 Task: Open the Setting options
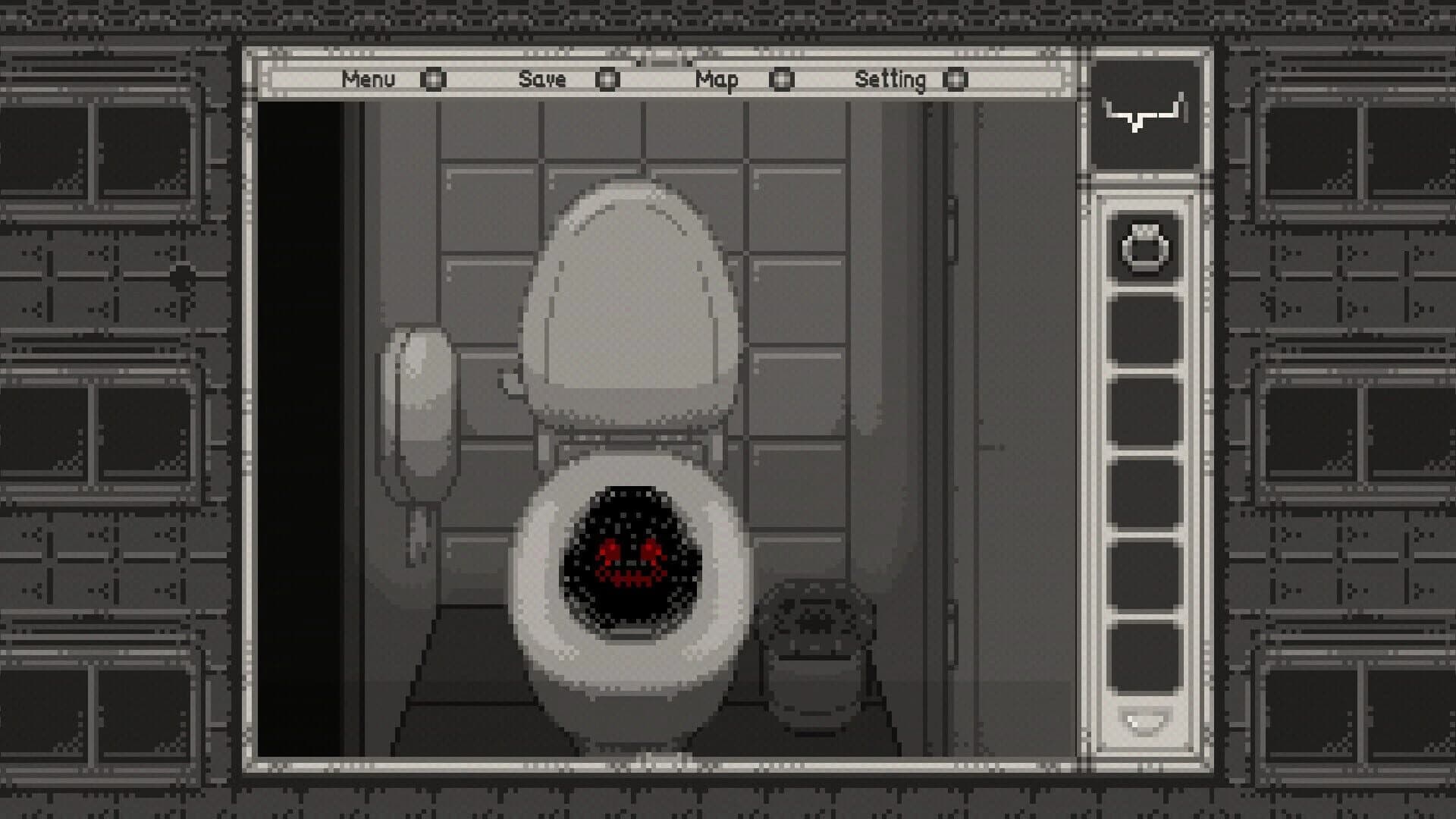coord(890,79)
